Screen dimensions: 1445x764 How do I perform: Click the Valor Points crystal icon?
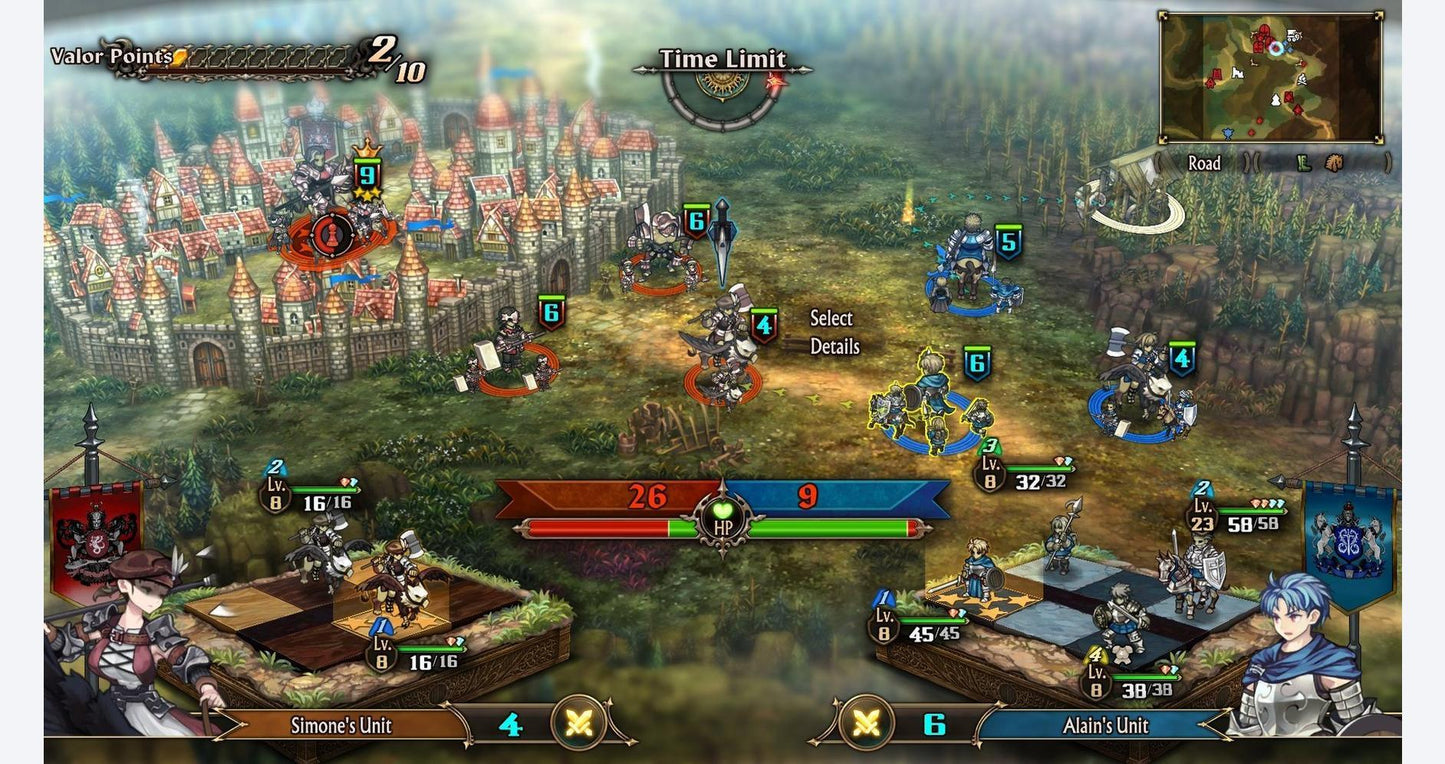coord(179,57)
